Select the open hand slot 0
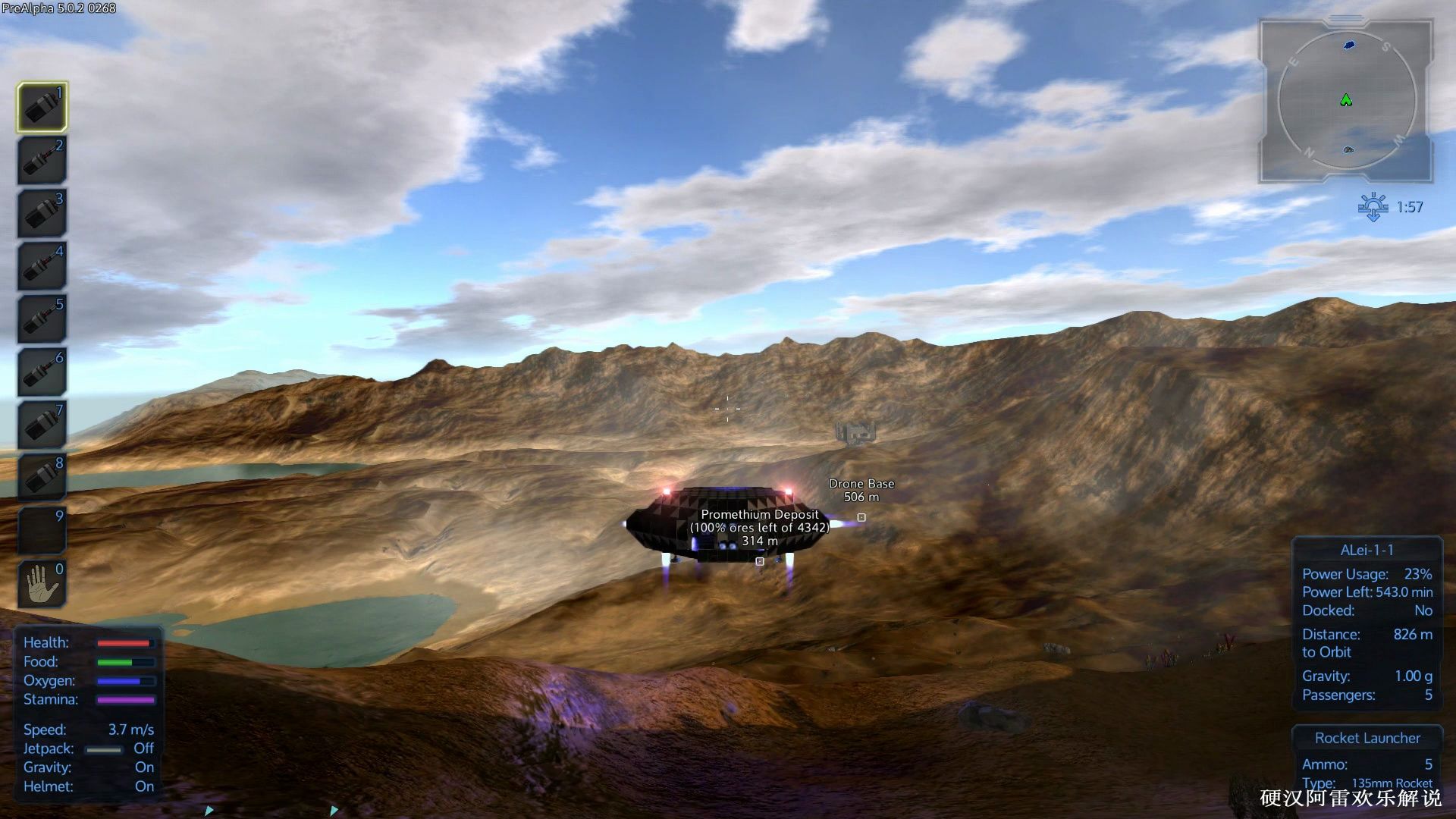 [42, 584]
